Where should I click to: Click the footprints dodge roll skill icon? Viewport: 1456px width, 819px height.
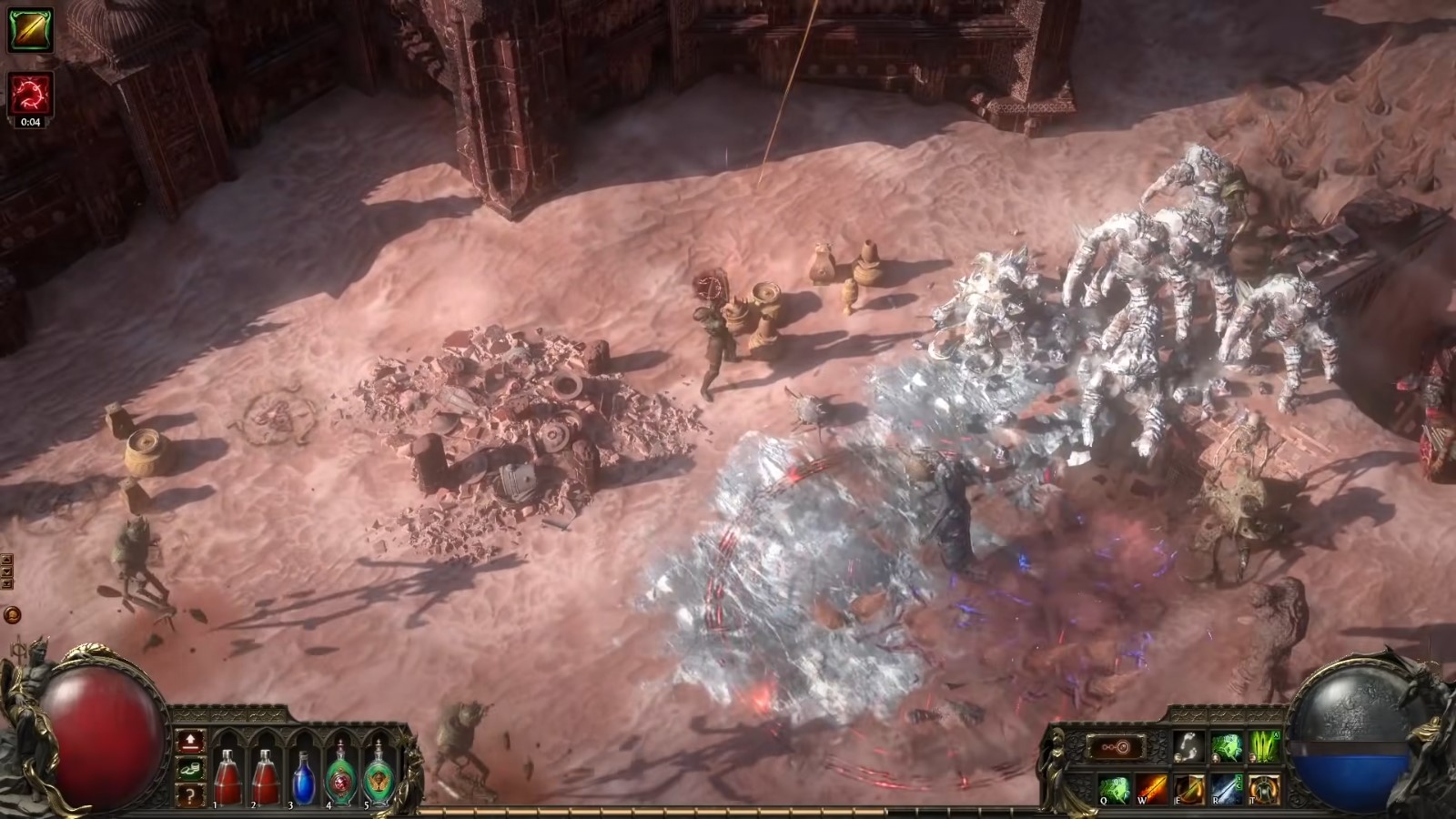point(1189,745)
